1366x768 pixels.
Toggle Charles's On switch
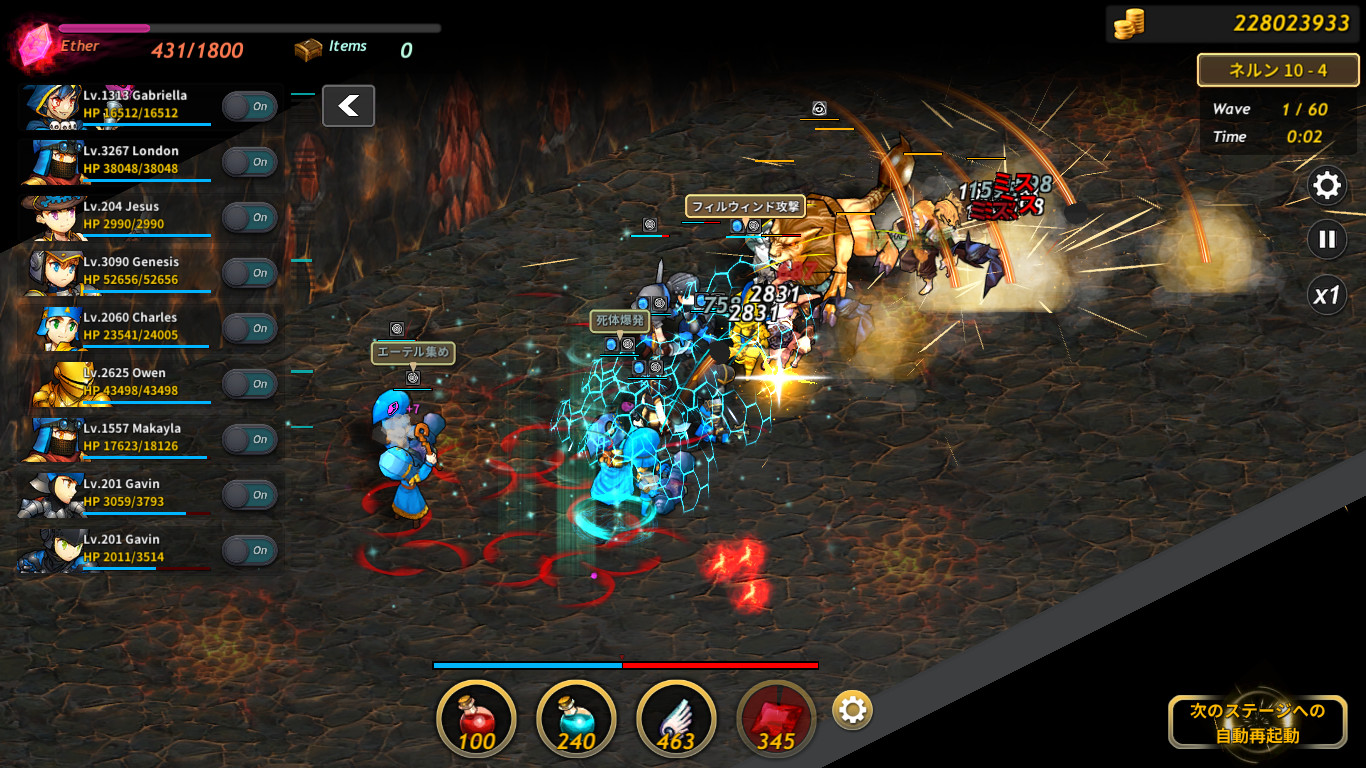[x=249, y=328]
